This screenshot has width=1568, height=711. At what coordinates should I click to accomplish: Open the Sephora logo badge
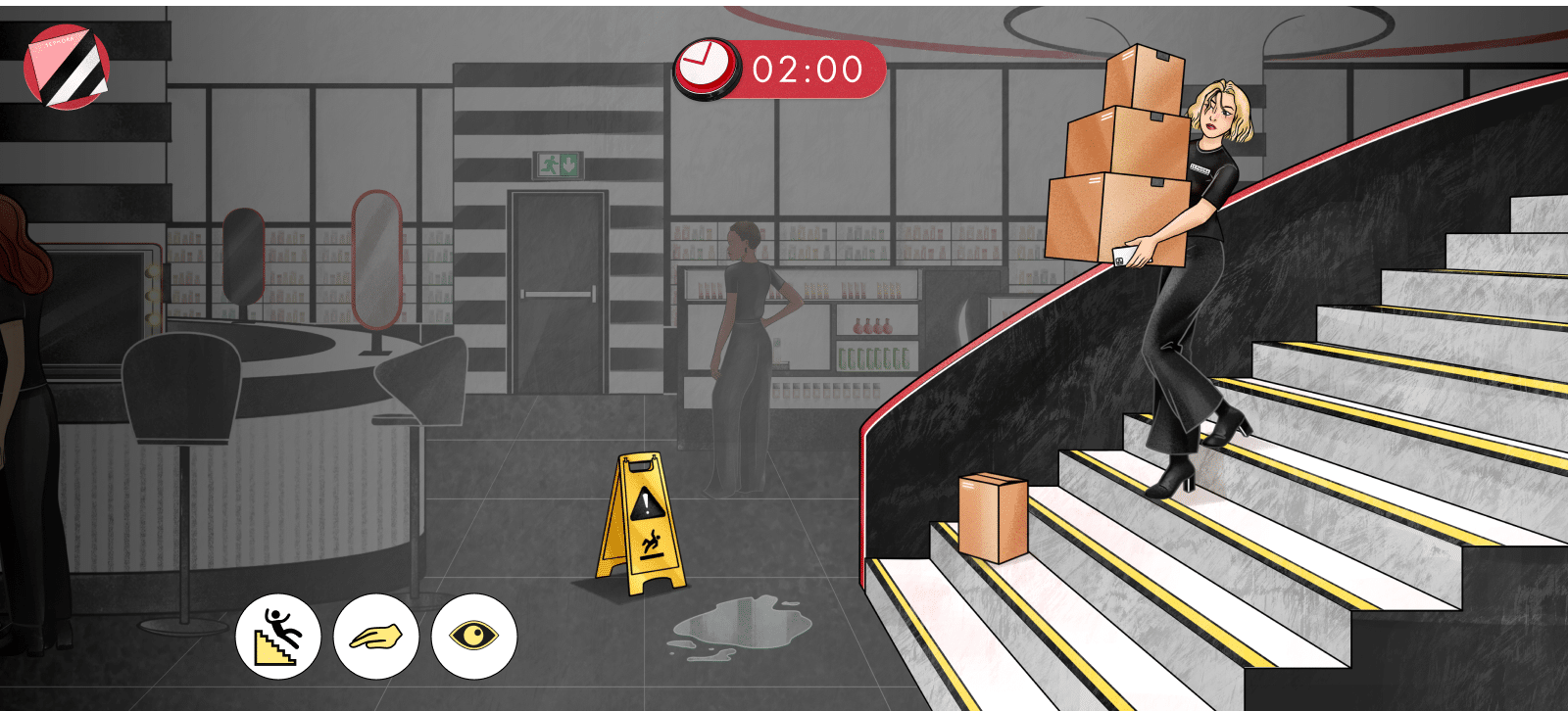[67, 67]
